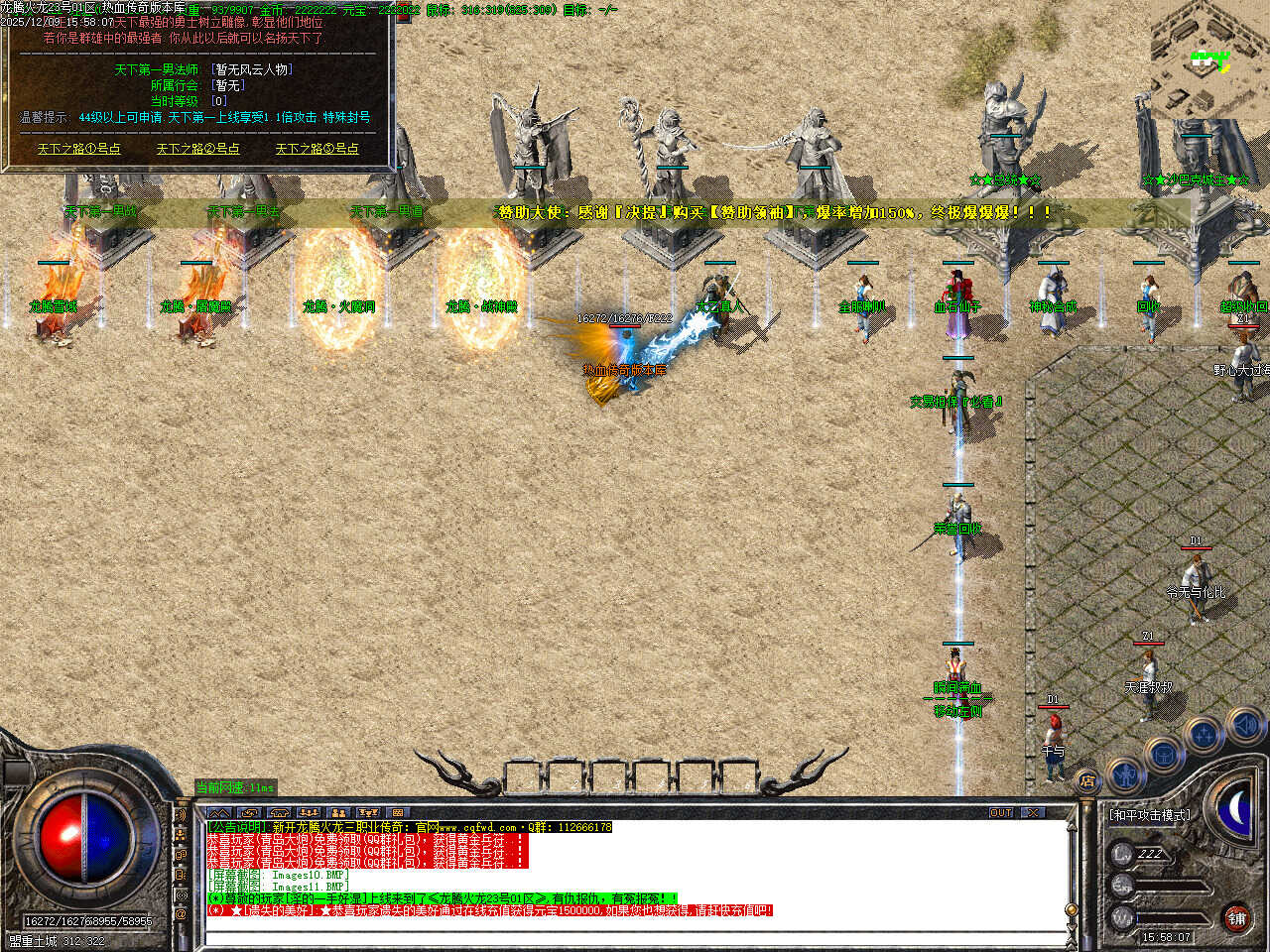Viewport: 1270px width, 952px height.
Task: Click the mountain icon above chat
Action: [x=218, y=812]
